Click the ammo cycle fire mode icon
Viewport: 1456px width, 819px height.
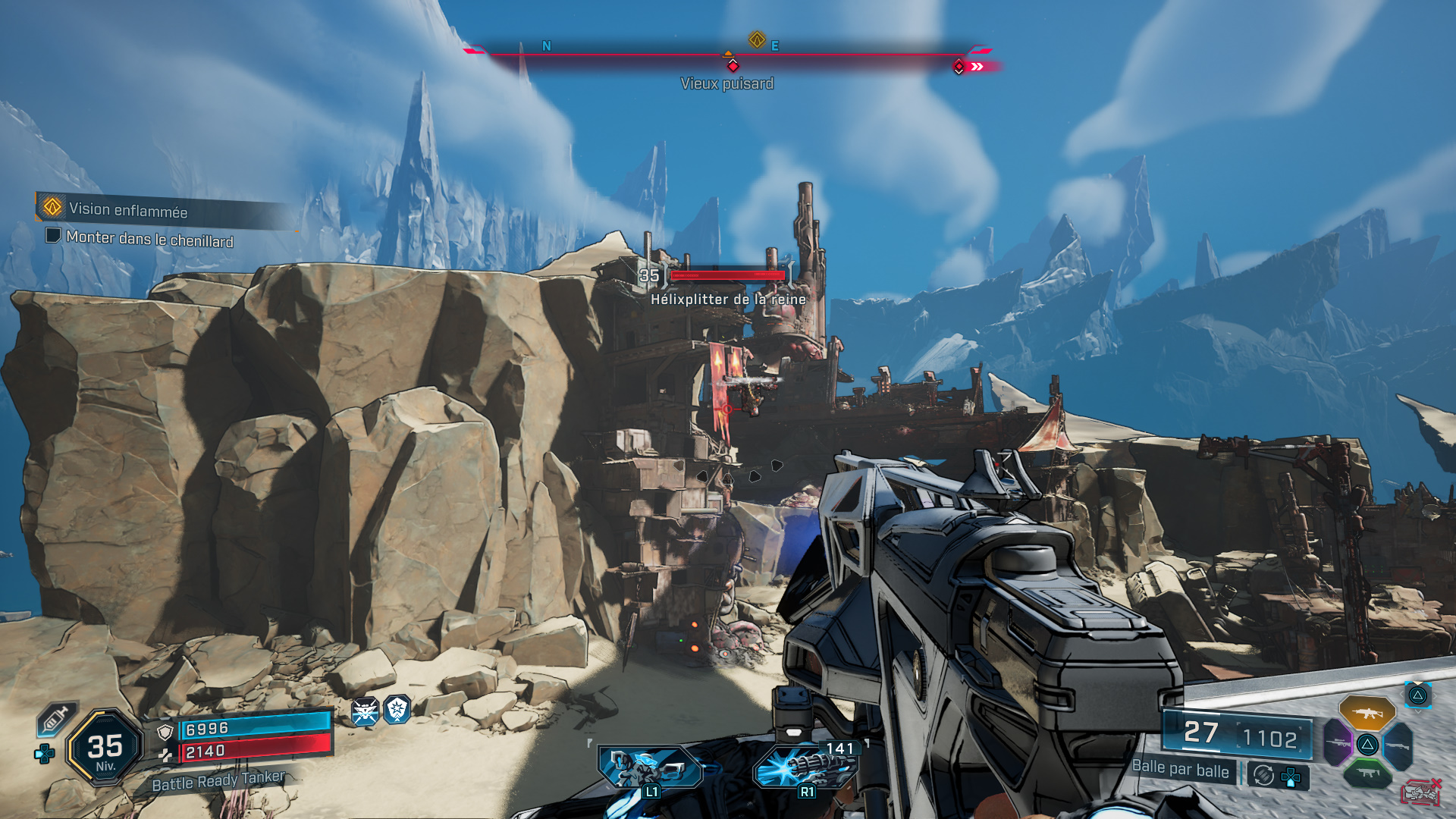point(1263,775)
